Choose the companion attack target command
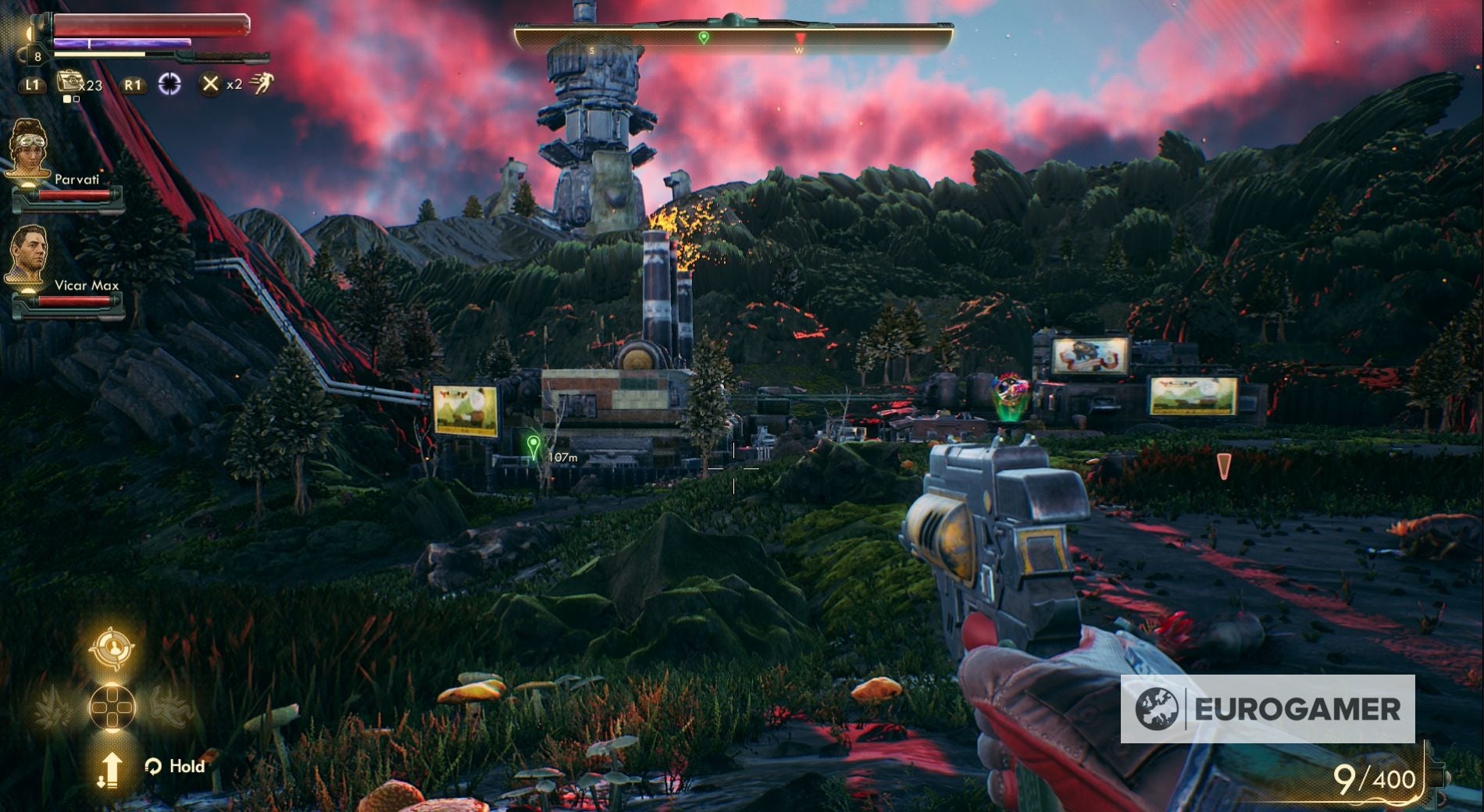This screenshot has width=1484, height=812. click(112, 648)
